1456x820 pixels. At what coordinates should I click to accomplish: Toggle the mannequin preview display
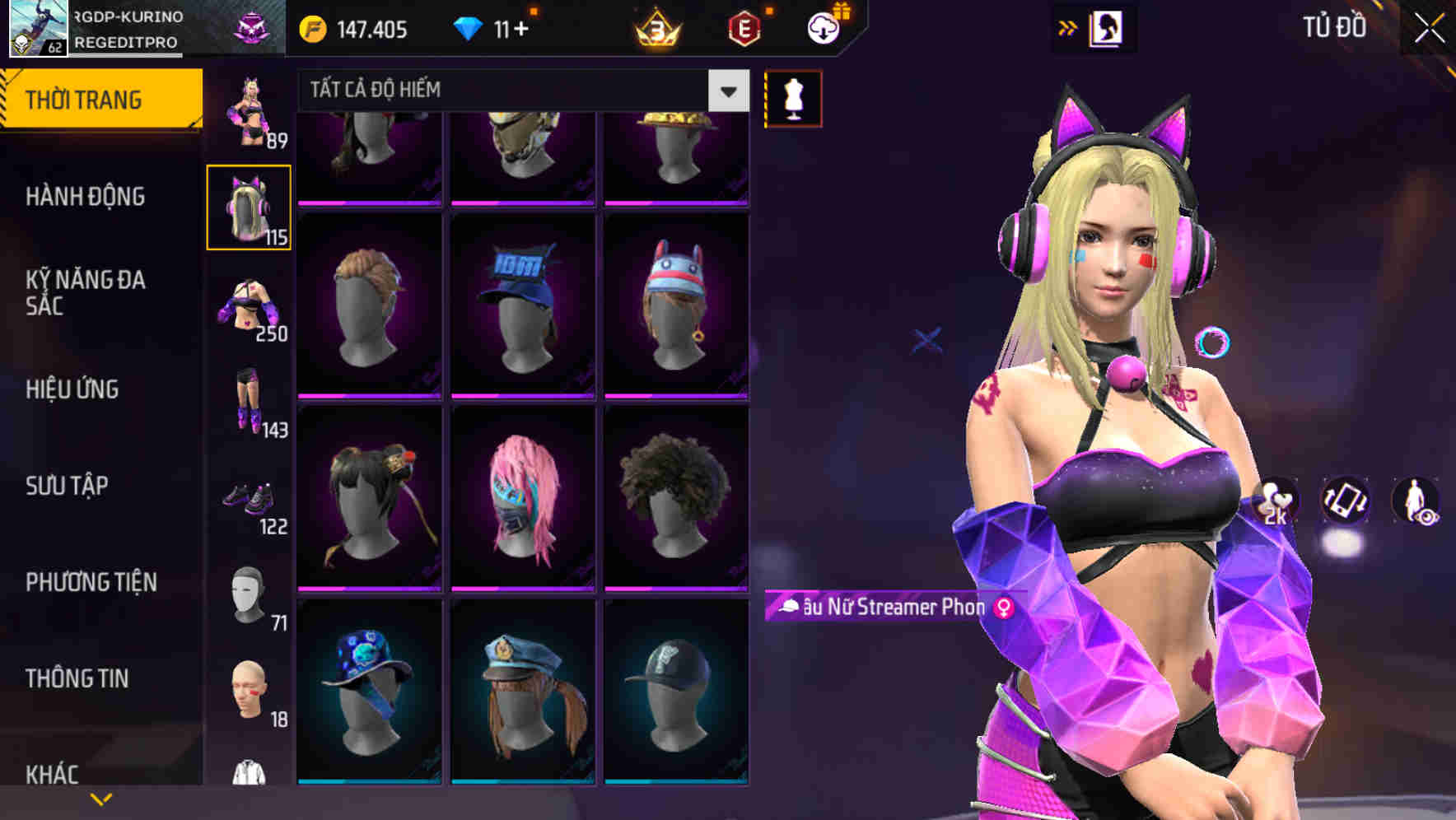click(x=793, y=97)
